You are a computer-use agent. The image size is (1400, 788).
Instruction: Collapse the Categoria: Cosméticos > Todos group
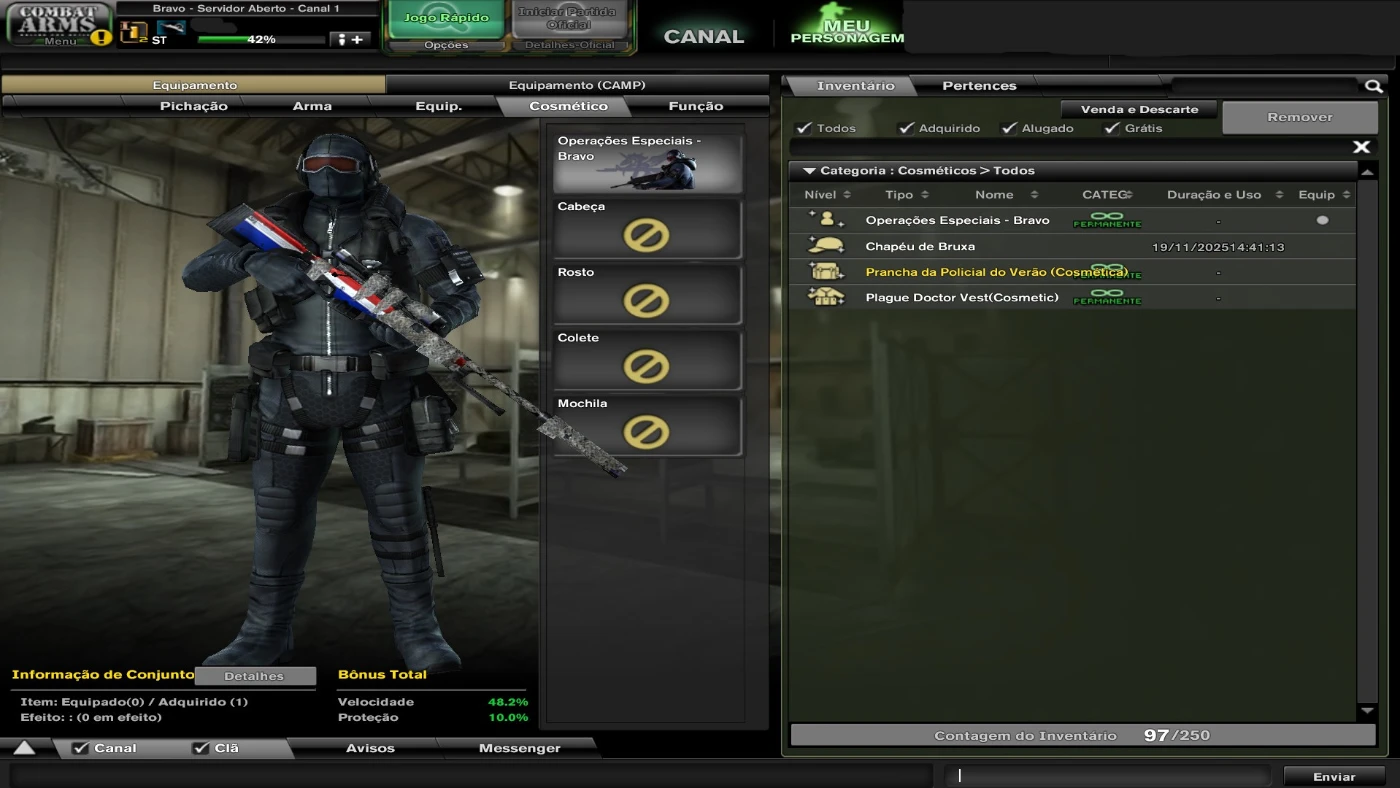pyautogui.click(x=810, y=170)
